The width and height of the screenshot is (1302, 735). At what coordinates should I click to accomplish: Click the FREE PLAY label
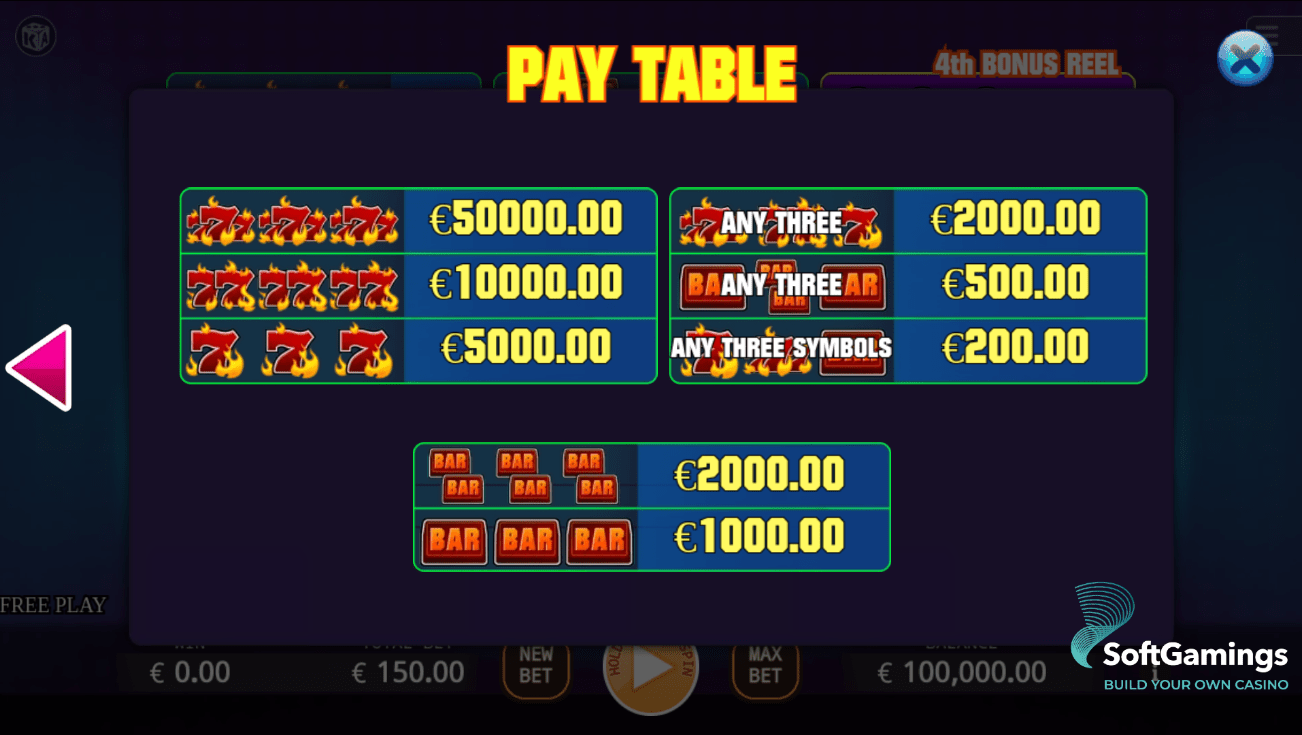(x=54, y=605)
